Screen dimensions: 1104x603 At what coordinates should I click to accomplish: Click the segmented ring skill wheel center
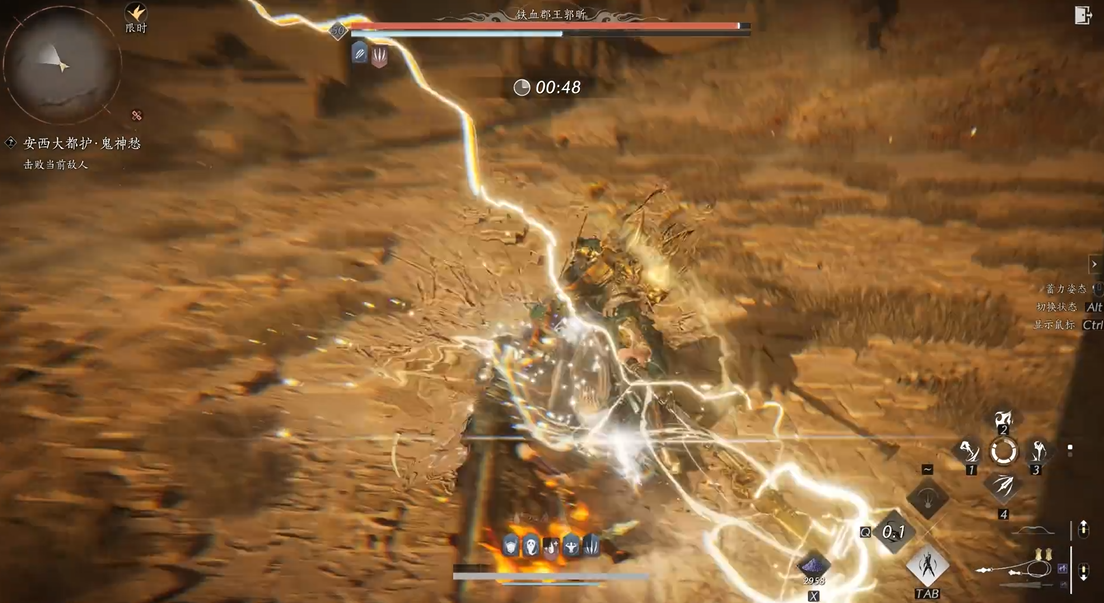click(x=1003, y=451)
